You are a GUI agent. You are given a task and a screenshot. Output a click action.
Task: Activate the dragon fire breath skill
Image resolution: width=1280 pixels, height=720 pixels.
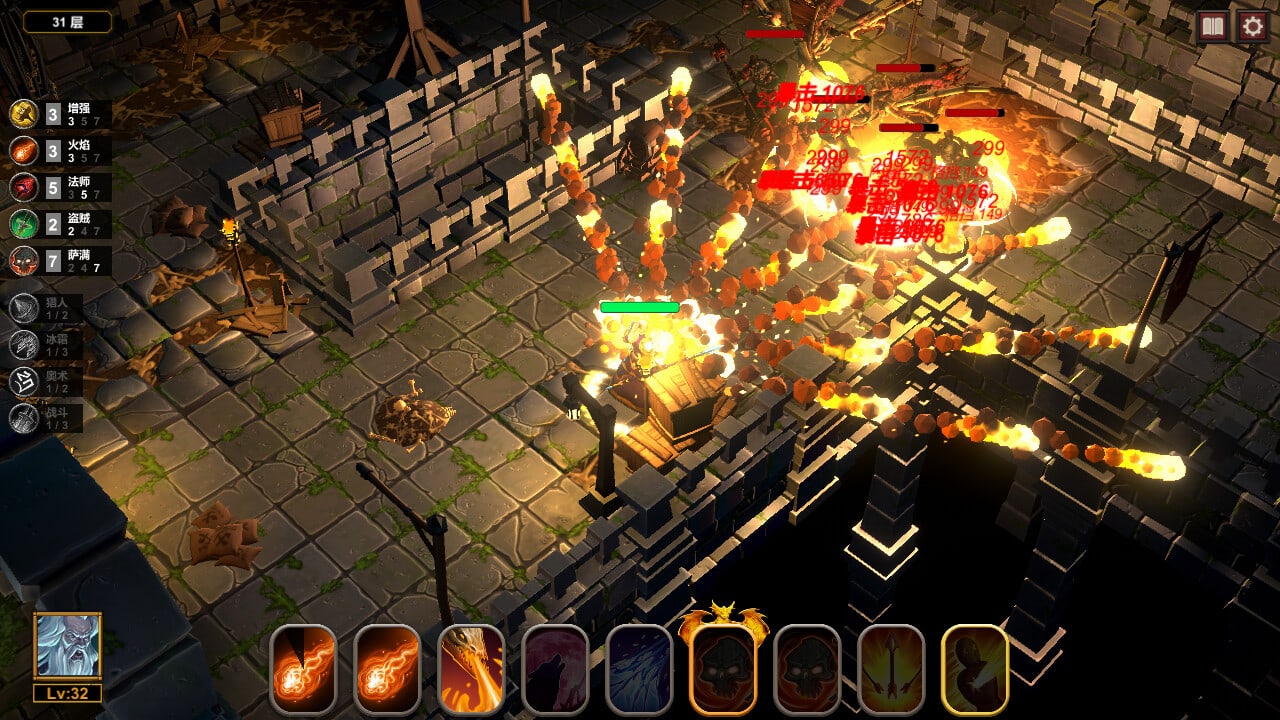pyautogui.click(x=471, y=669)
